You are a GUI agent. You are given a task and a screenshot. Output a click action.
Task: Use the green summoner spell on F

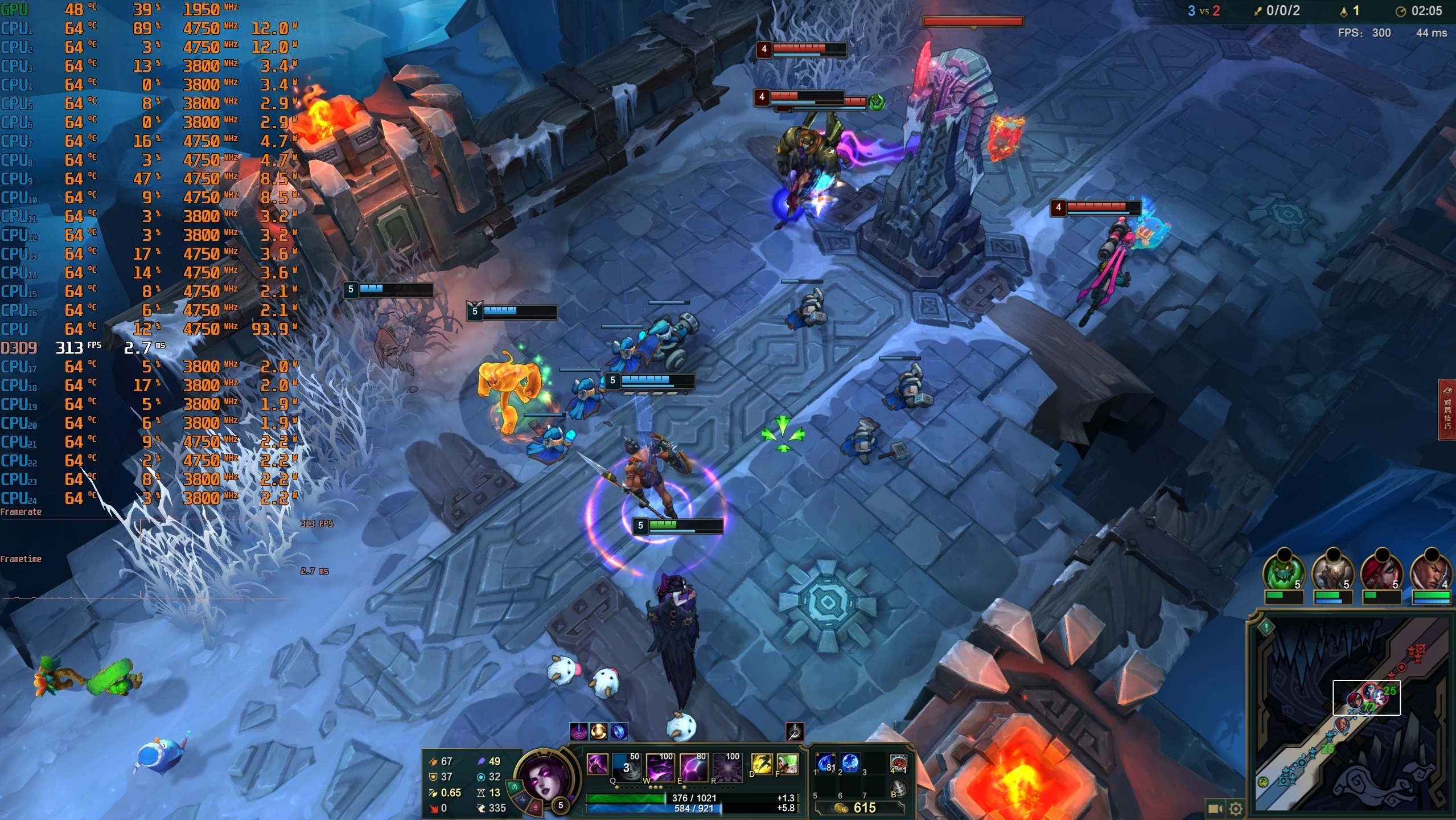tap(788, 764)
